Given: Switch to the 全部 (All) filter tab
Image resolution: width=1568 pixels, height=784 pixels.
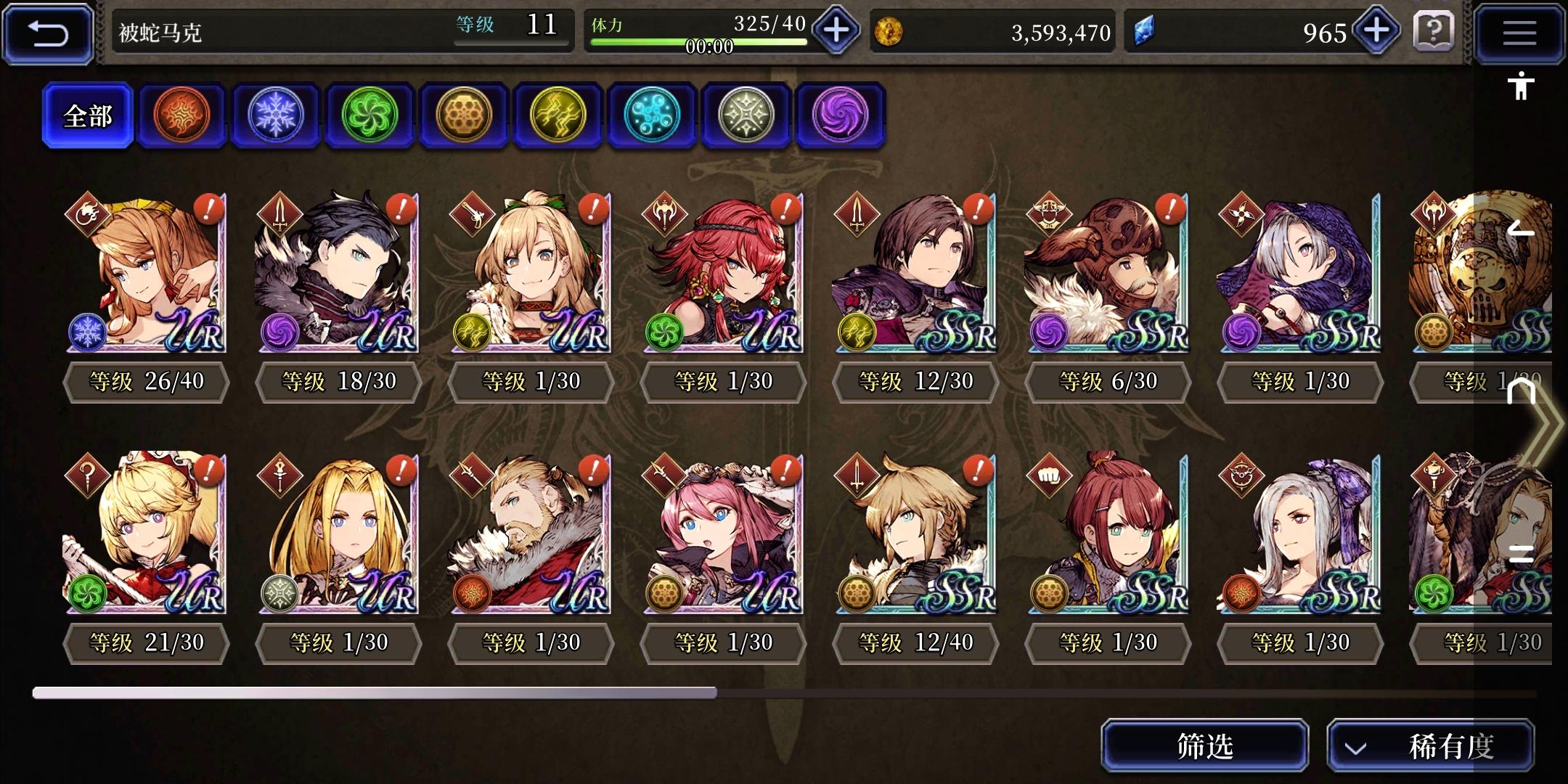Looking at the screenshot, I should click(x=88, y=114).
